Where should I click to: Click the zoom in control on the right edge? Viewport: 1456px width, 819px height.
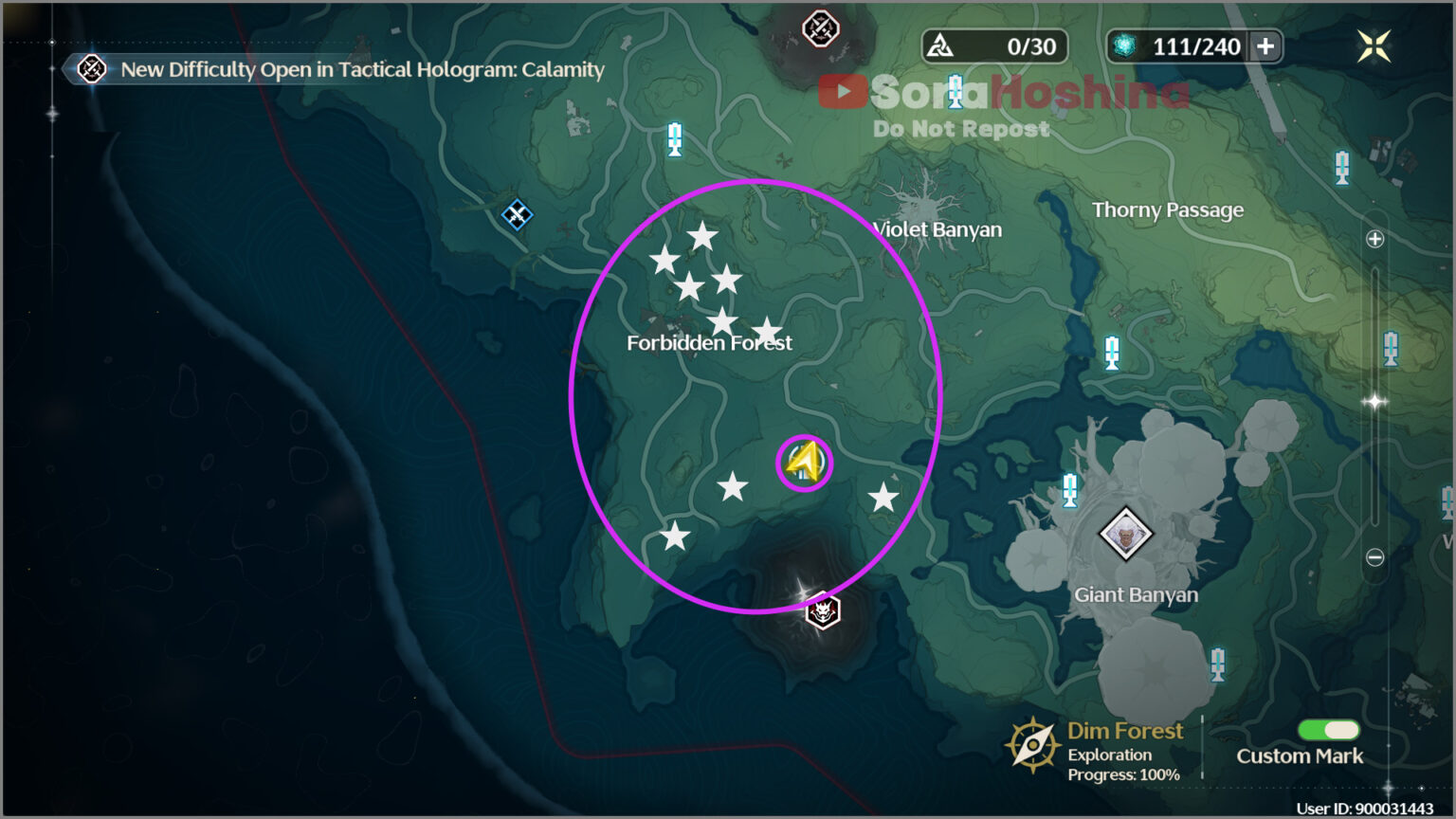click(1374, 239)
